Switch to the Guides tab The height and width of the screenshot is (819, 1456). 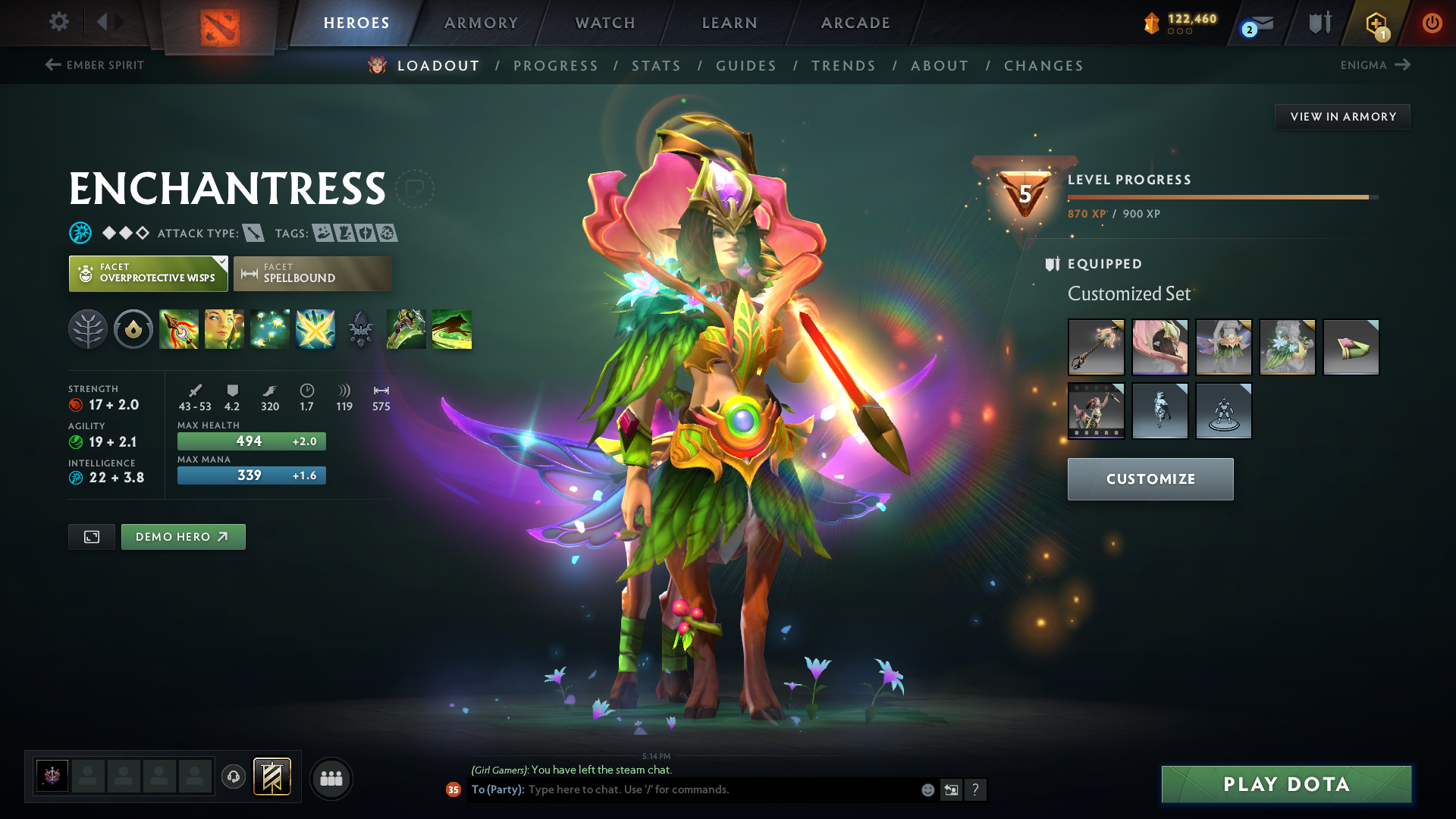[x=746, y=66]
